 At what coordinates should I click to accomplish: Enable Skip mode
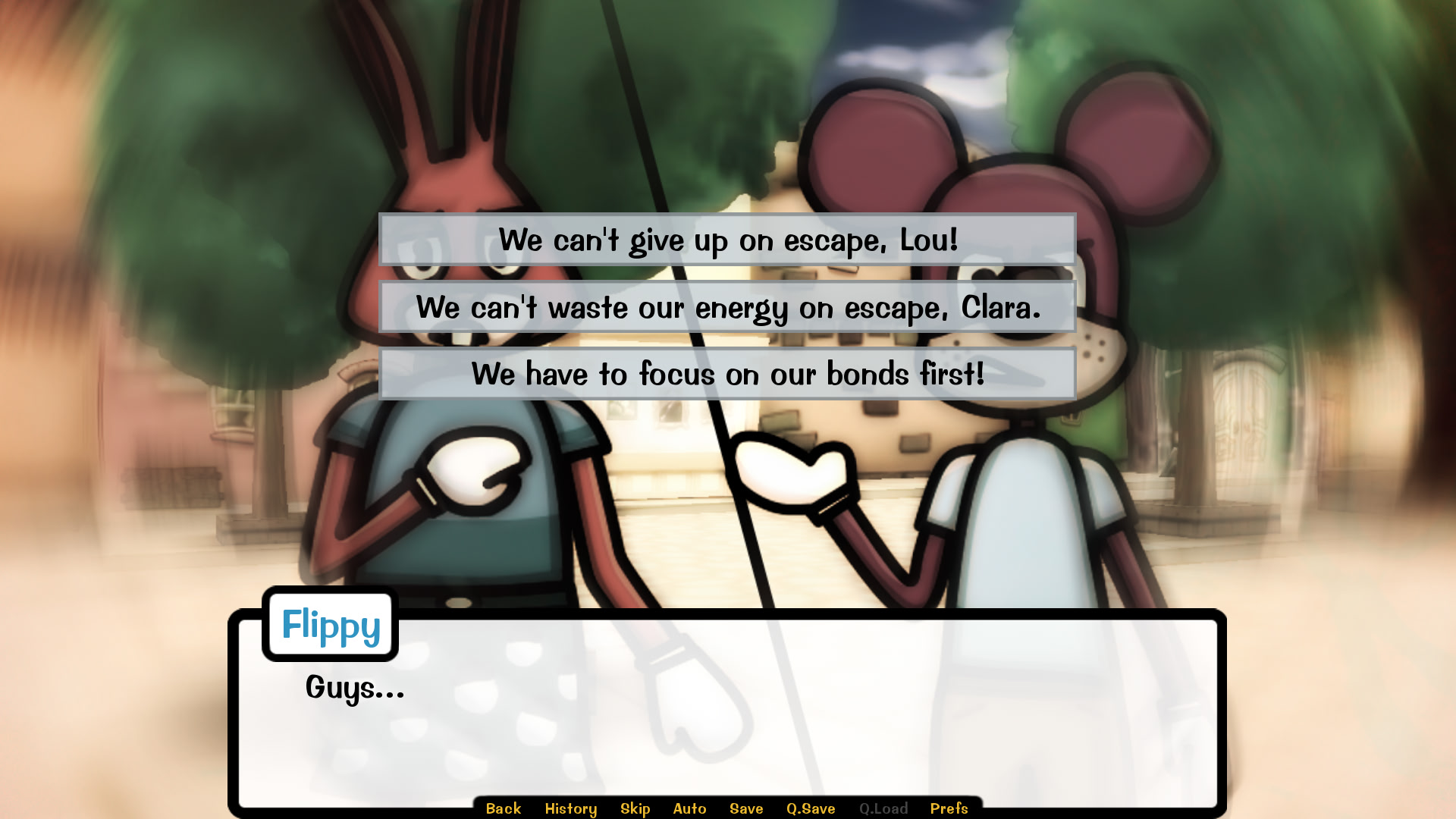pos(635,808)
